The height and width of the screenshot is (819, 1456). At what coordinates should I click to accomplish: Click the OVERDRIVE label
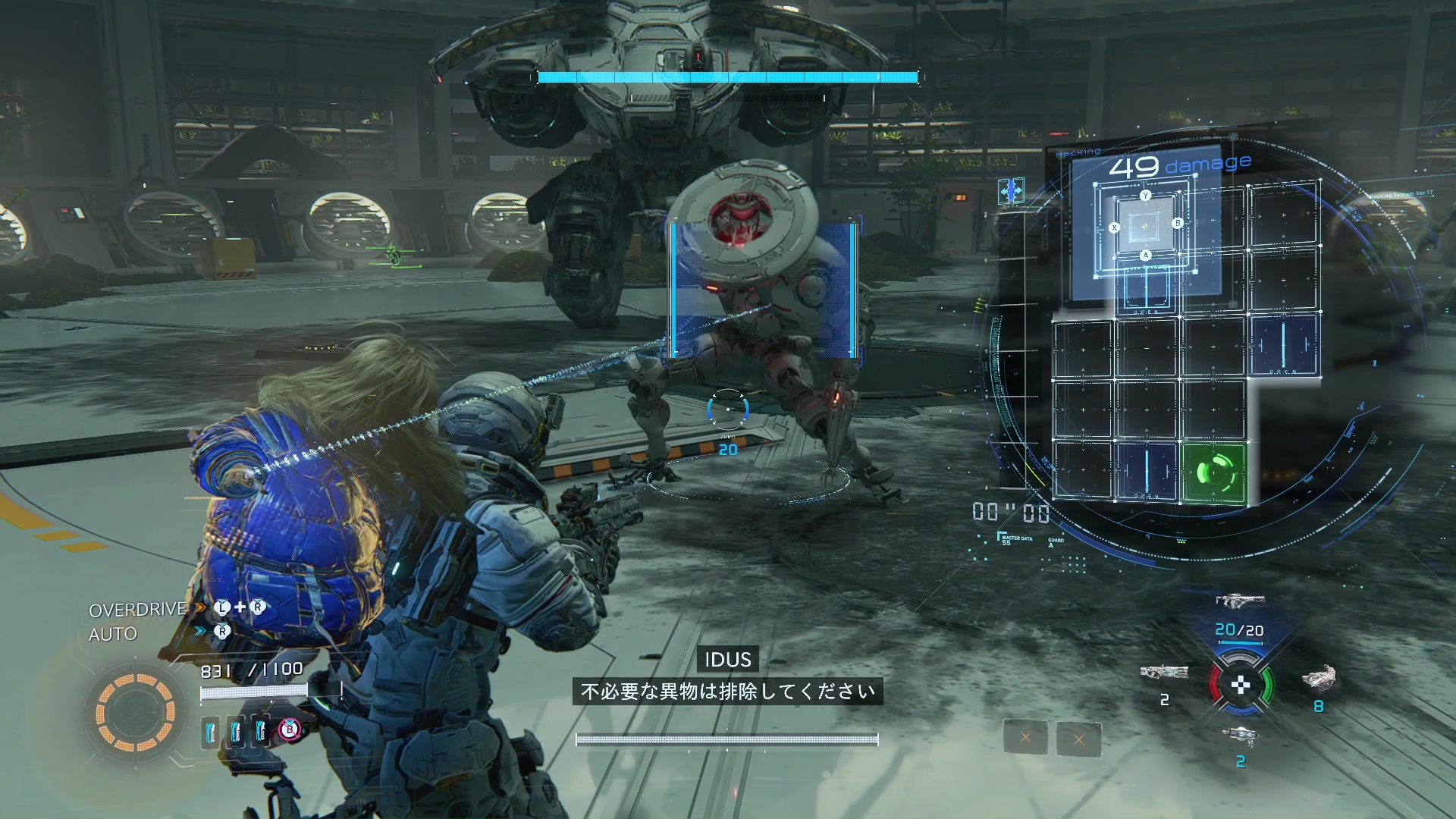137,610
